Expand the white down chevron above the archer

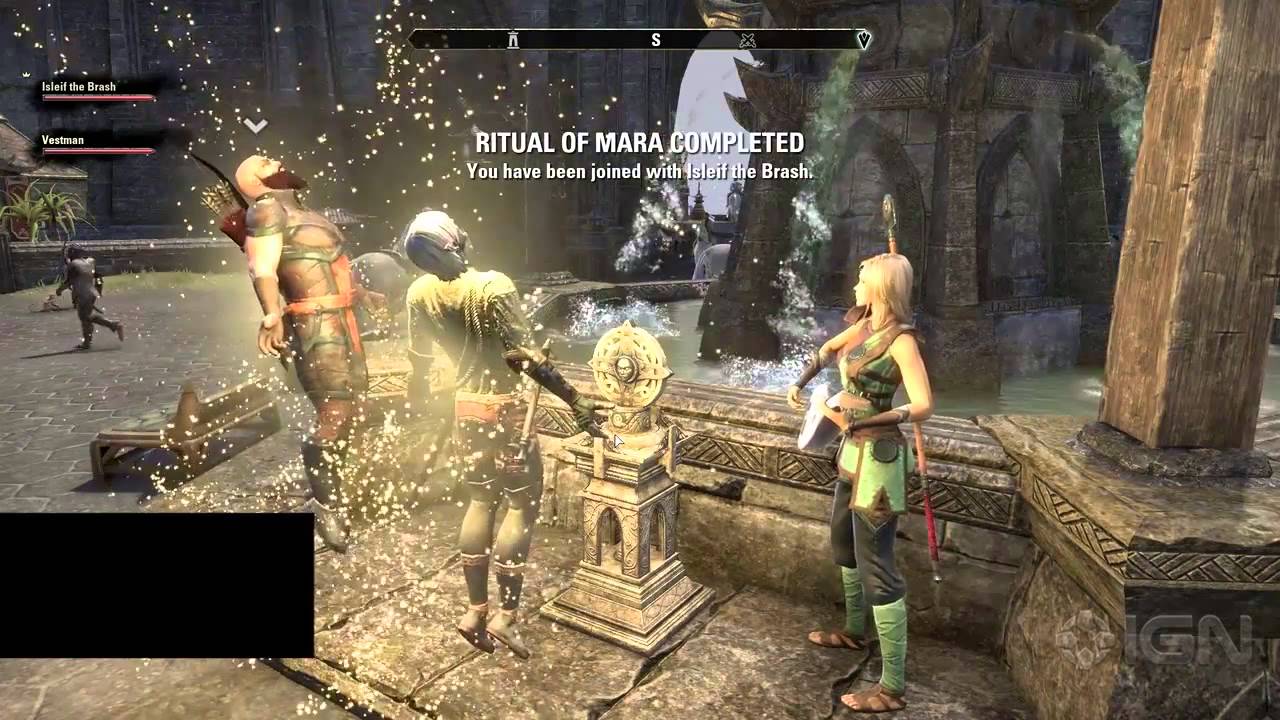pos(255,125)
